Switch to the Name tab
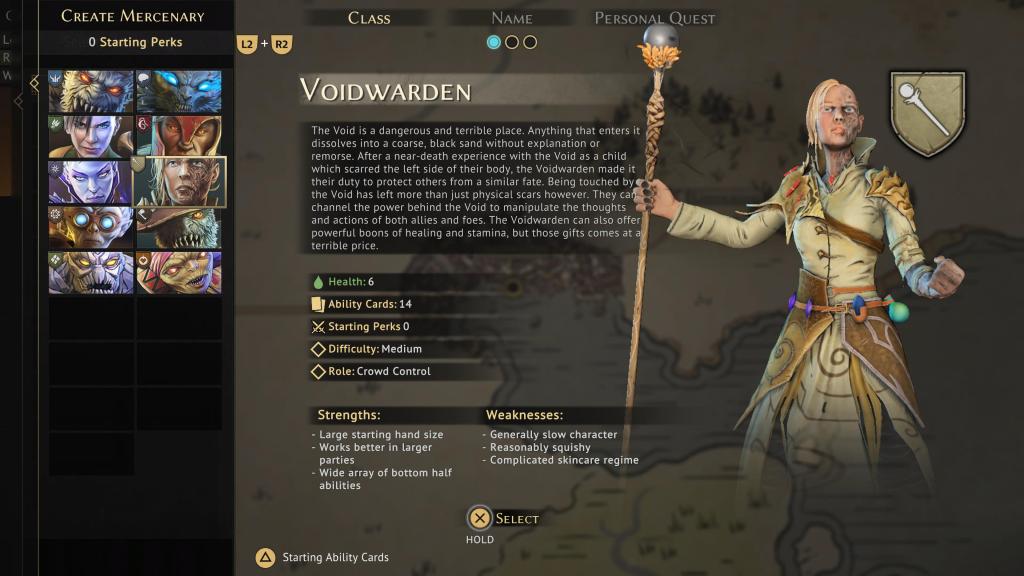The width and height of the screenshot is (1024, 576). (x=511, y=18)
